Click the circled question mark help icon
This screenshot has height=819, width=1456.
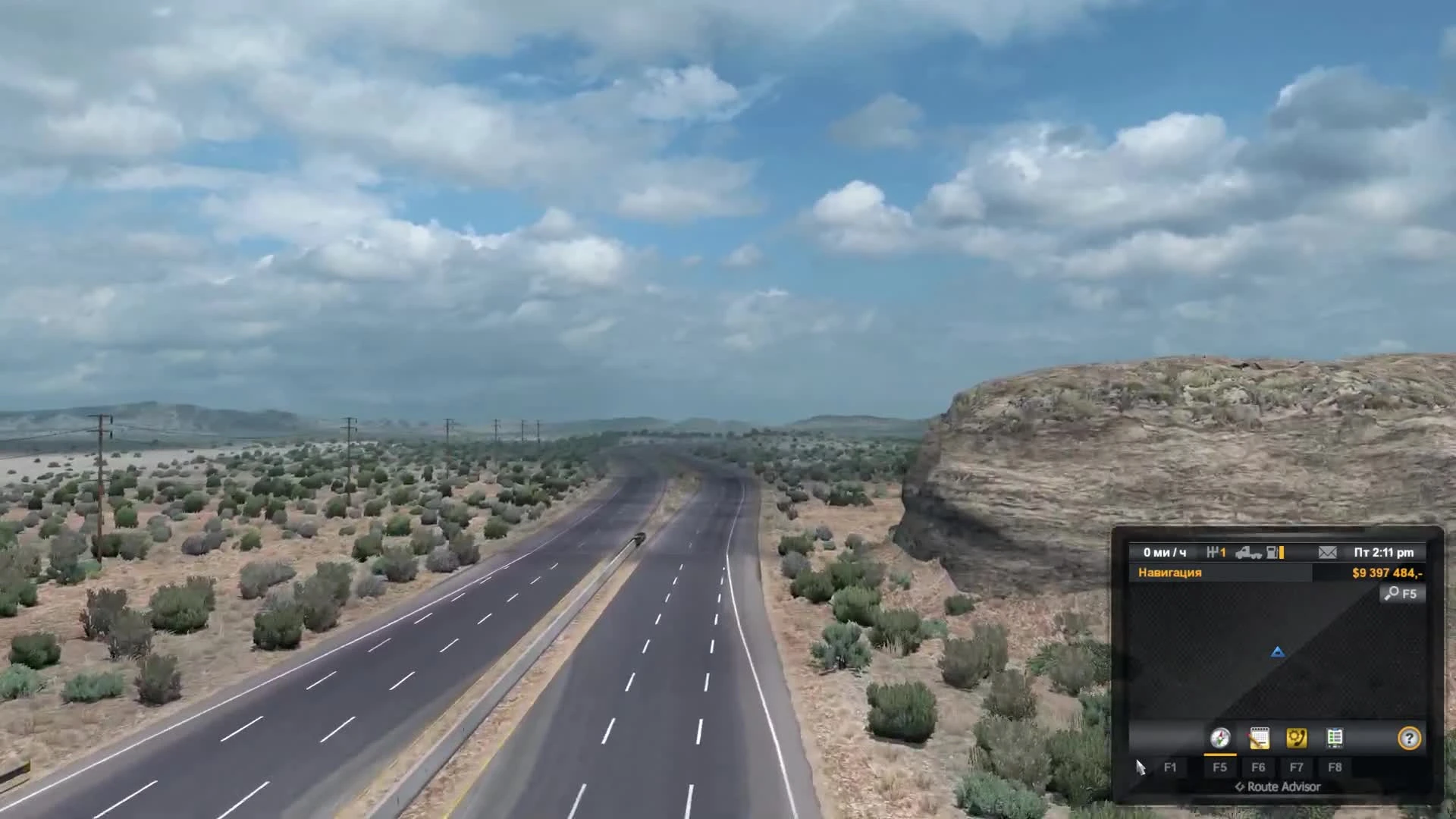tap(1409, 739)
